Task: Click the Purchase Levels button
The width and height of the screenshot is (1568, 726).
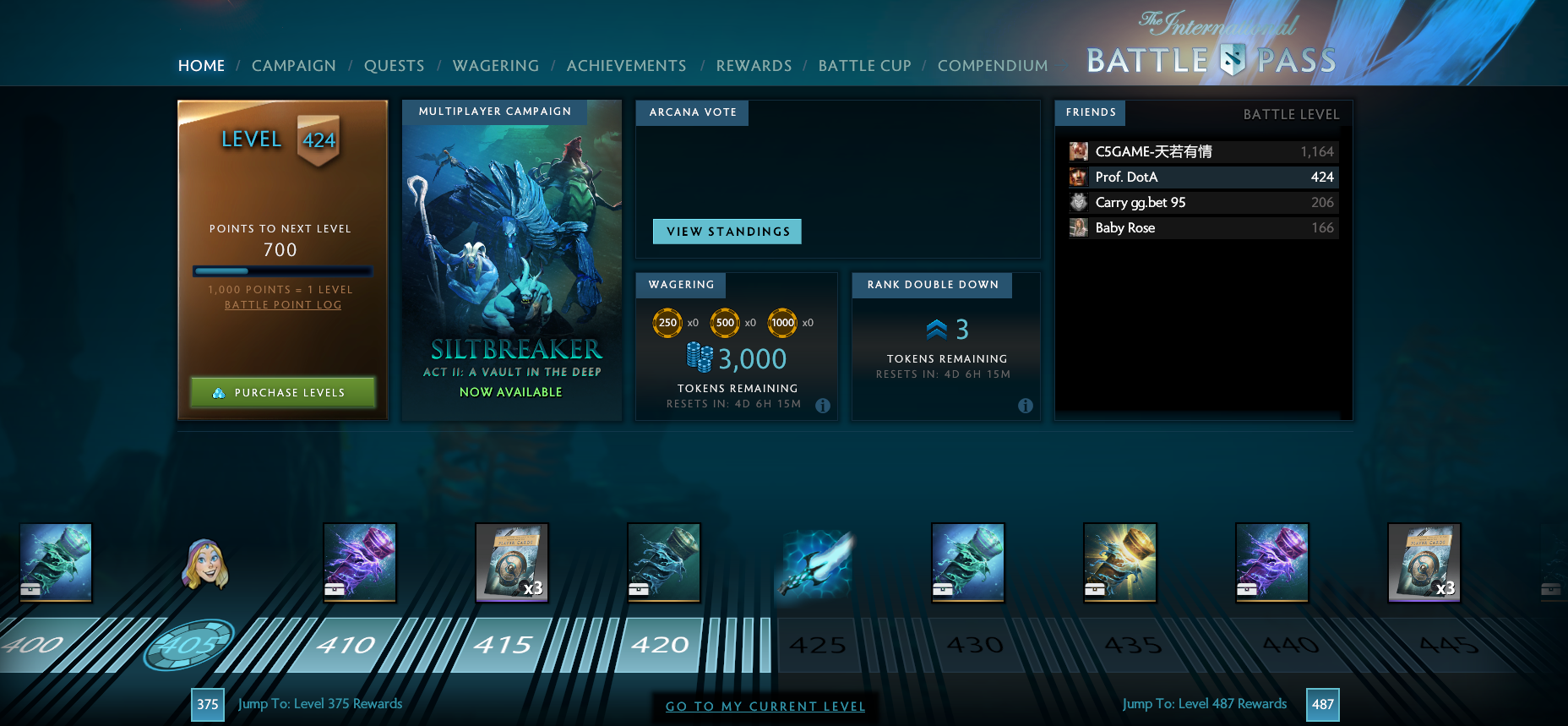Action: click(x=282, y=392)
